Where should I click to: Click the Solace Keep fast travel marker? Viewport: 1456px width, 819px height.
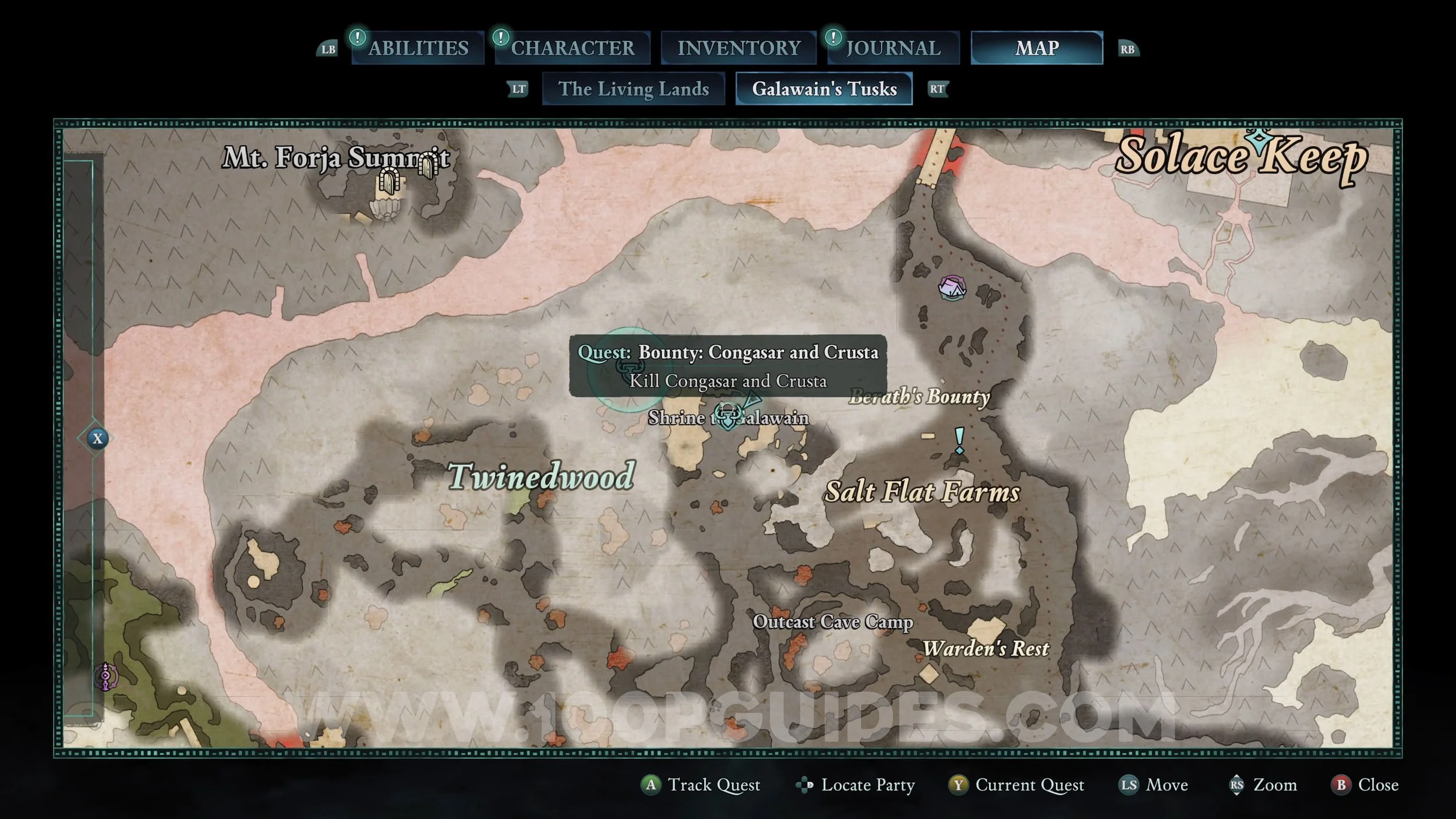pyautogui.click(x=1259, y=140)
